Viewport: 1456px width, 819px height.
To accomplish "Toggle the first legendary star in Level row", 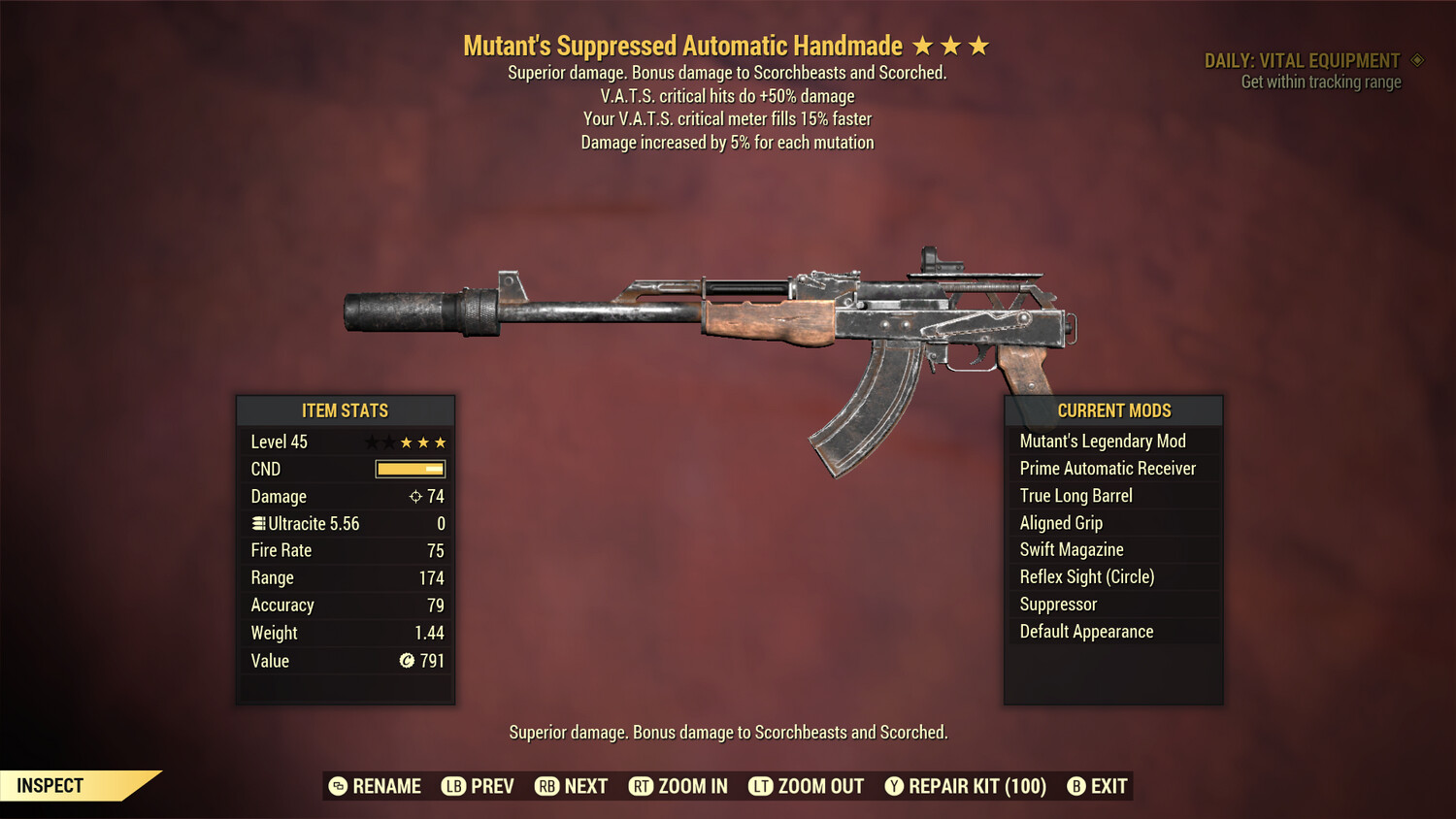I will coord(371,442).
